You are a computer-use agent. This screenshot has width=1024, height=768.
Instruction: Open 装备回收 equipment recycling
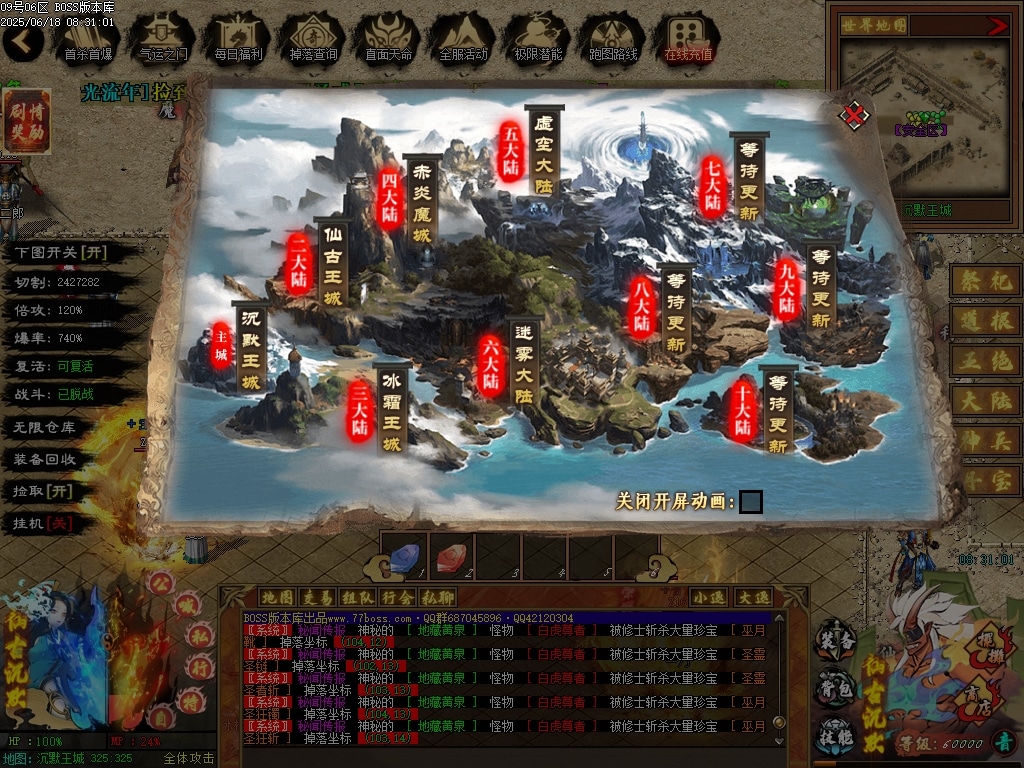pyautogui.click(x=45, y=459)
